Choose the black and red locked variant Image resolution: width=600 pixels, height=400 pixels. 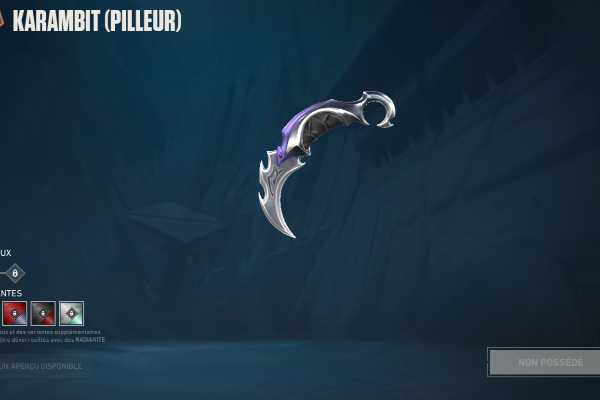(x=43, y=314)
